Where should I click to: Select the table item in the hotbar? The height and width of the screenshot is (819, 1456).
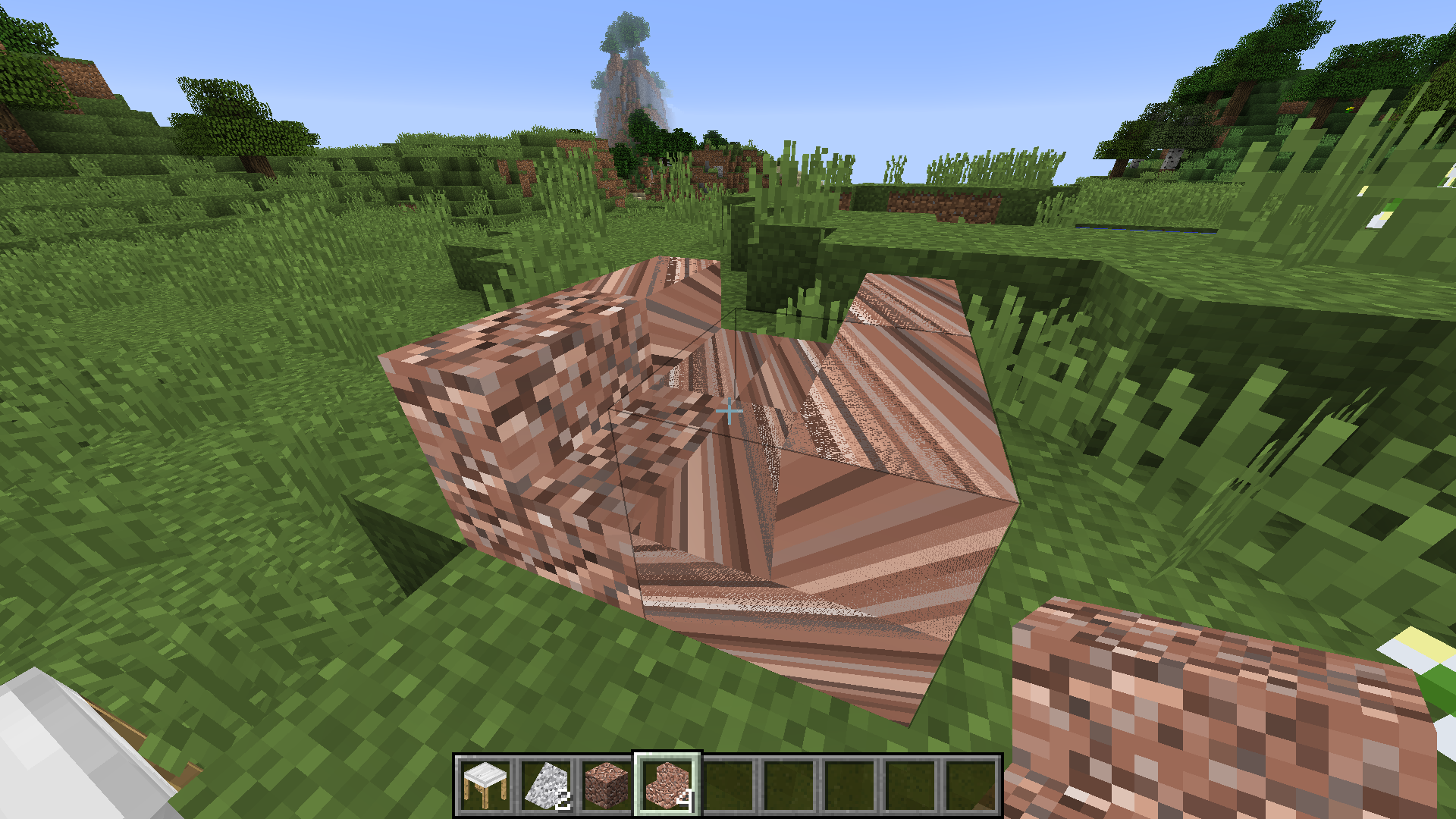tap(485, 785)
